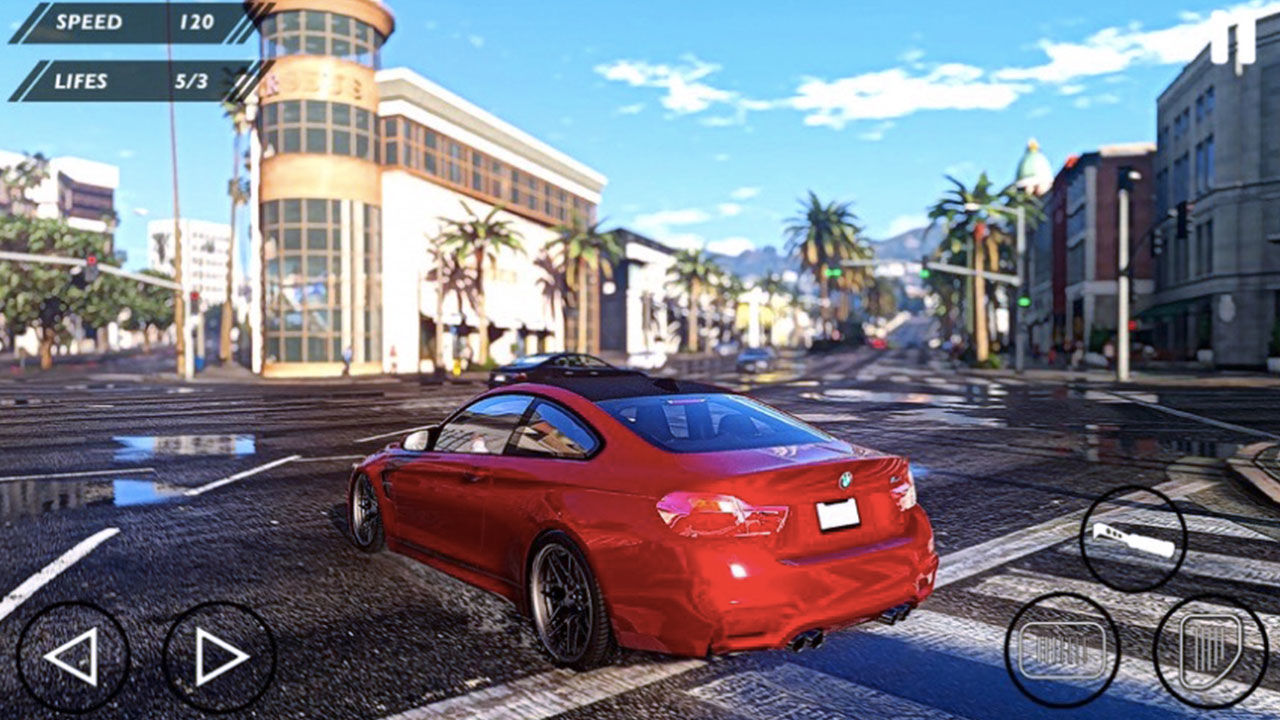The image size is (1280, 720).
Task: Pull the handbrake lever button
Action: (x=1133, y=540)
